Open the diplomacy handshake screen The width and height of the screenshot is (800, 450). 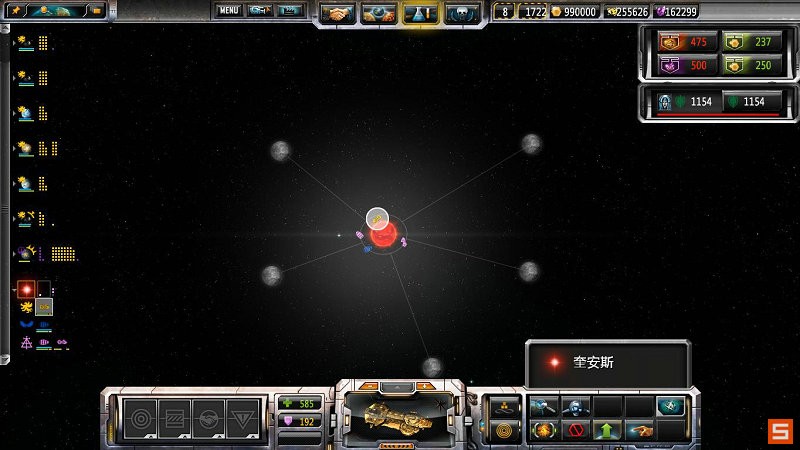[339, 14]
